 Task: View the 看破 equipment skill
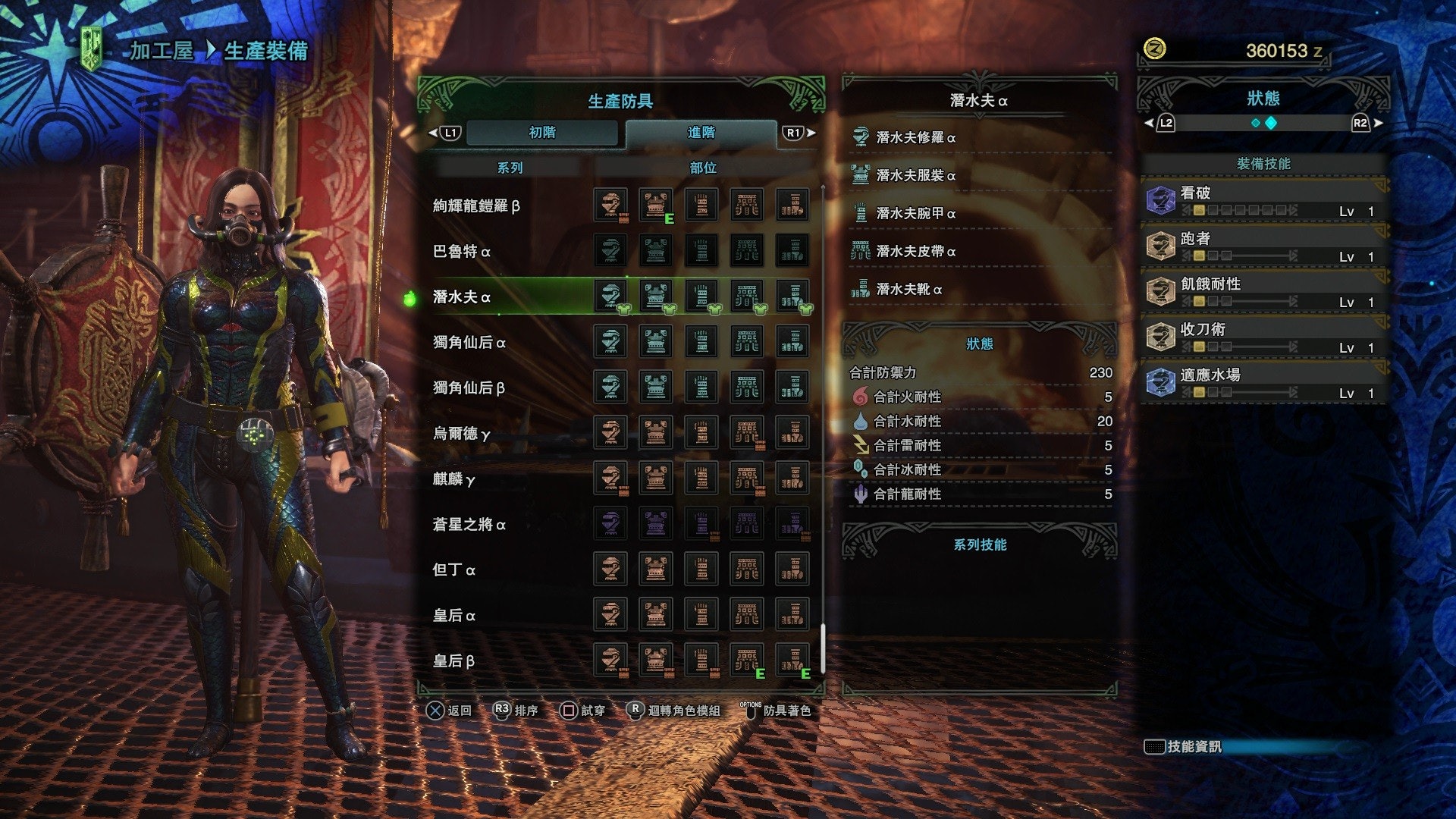1263,201
